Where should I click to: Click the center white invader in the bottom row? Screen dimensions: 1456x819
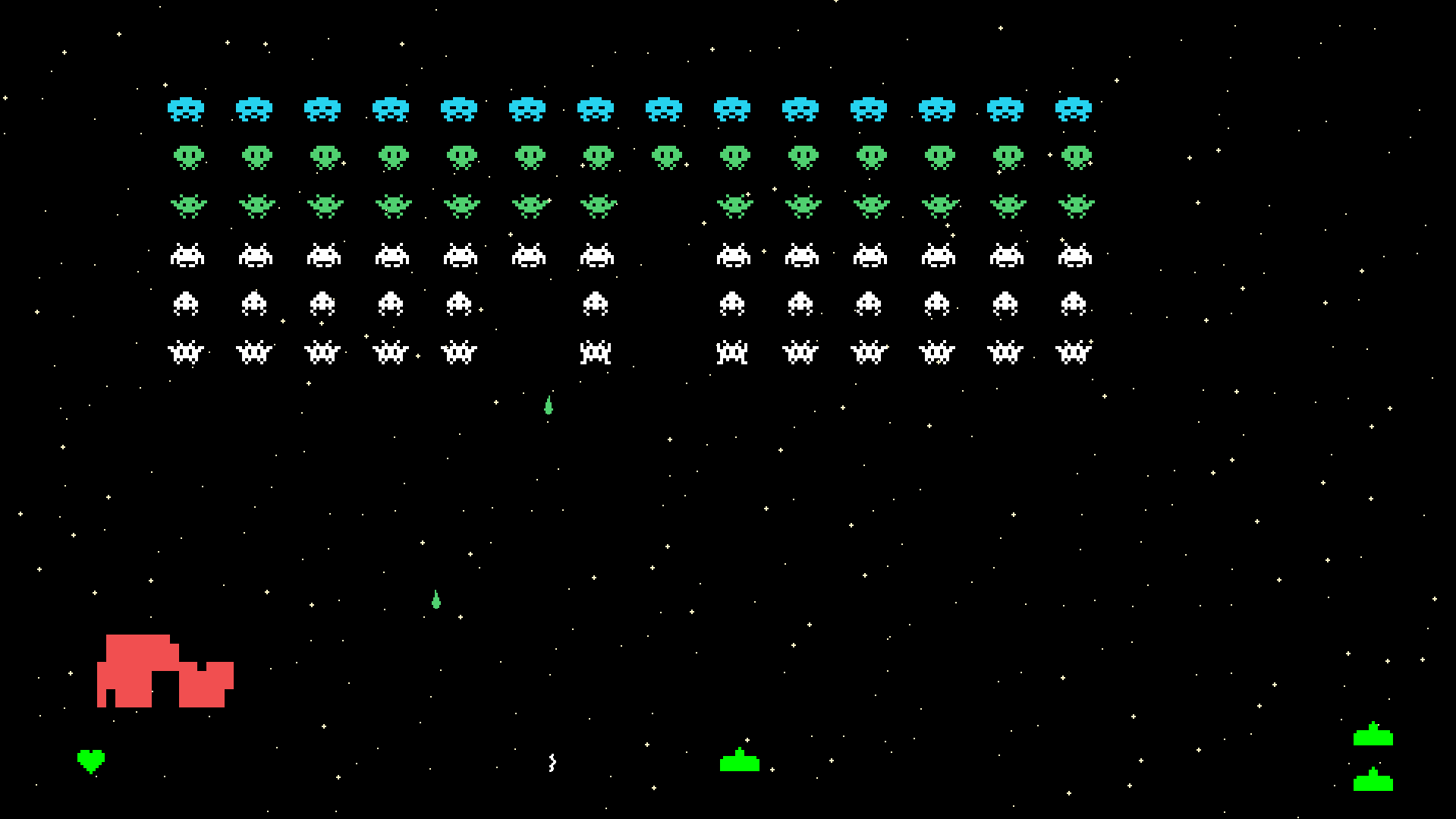point(596,351)
